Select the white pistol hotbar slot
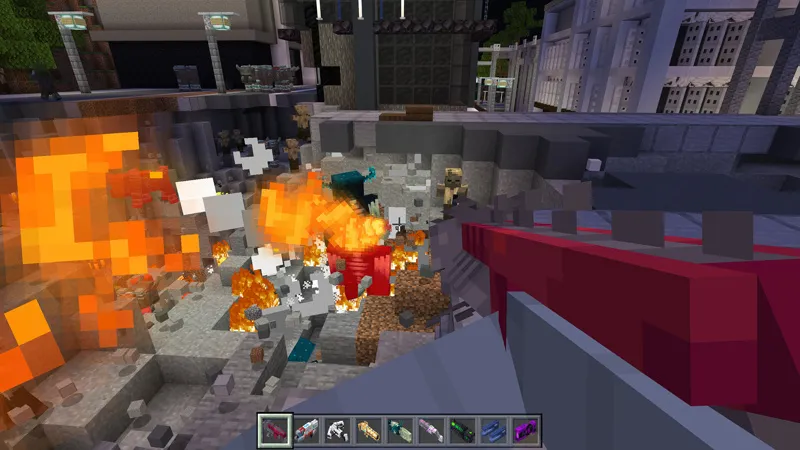This screenshot has height=450, width=800. click(338, 431)
